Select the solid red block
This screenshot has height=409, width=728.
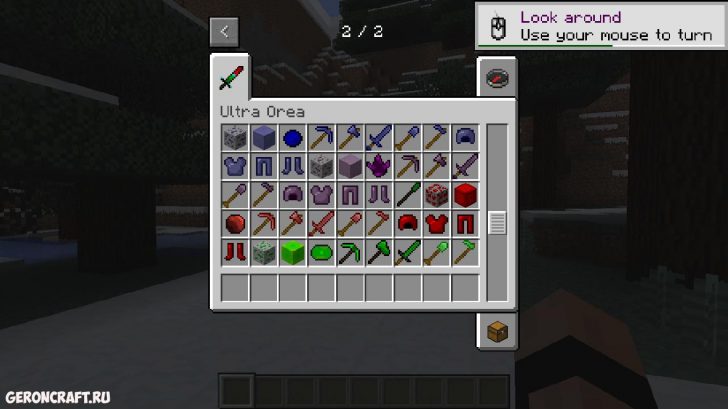[466, 195]
